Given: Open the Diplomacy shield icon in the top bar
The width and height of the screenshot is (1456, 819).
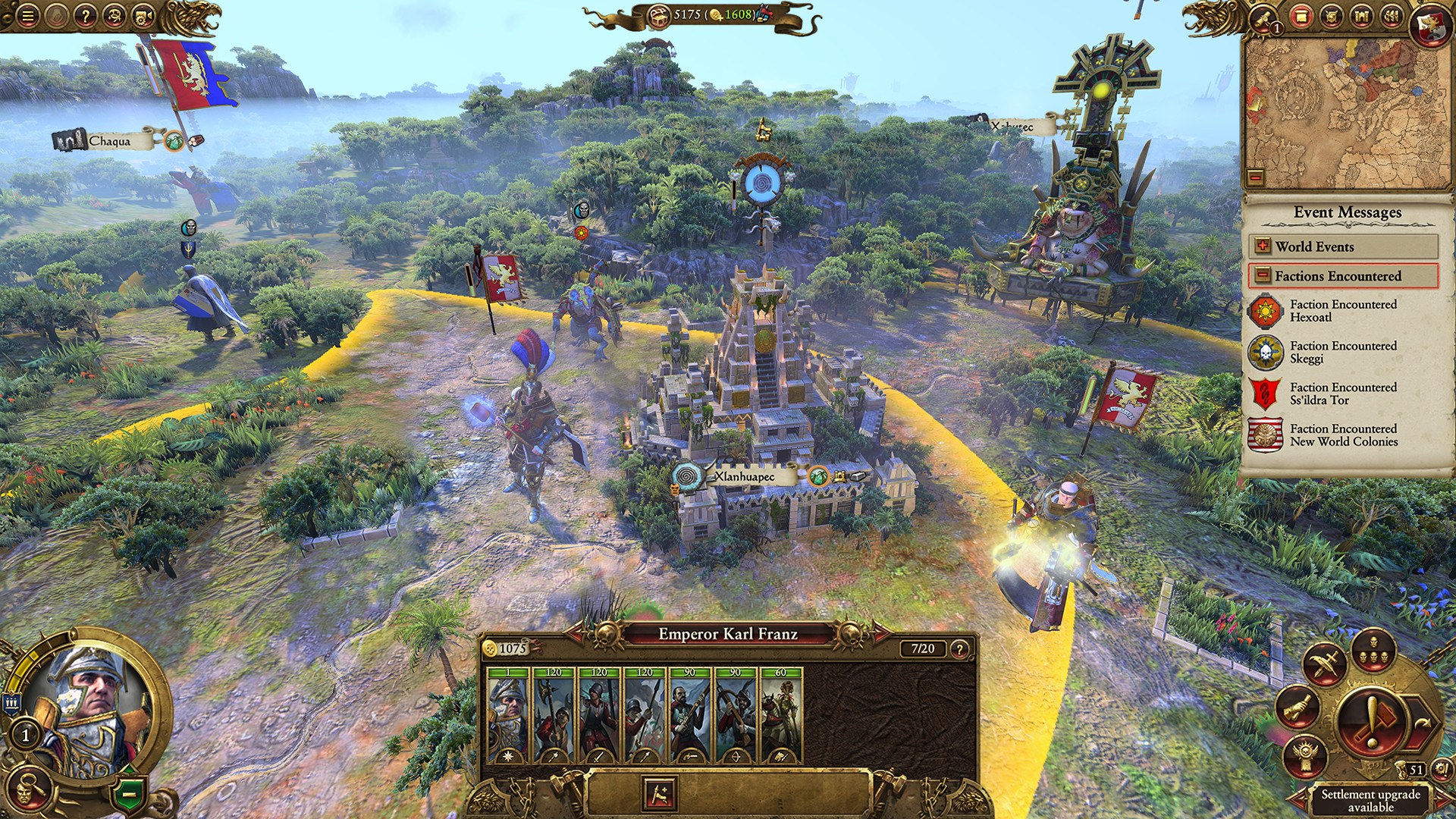Looking at the screenshot, I should [1332, 17].
